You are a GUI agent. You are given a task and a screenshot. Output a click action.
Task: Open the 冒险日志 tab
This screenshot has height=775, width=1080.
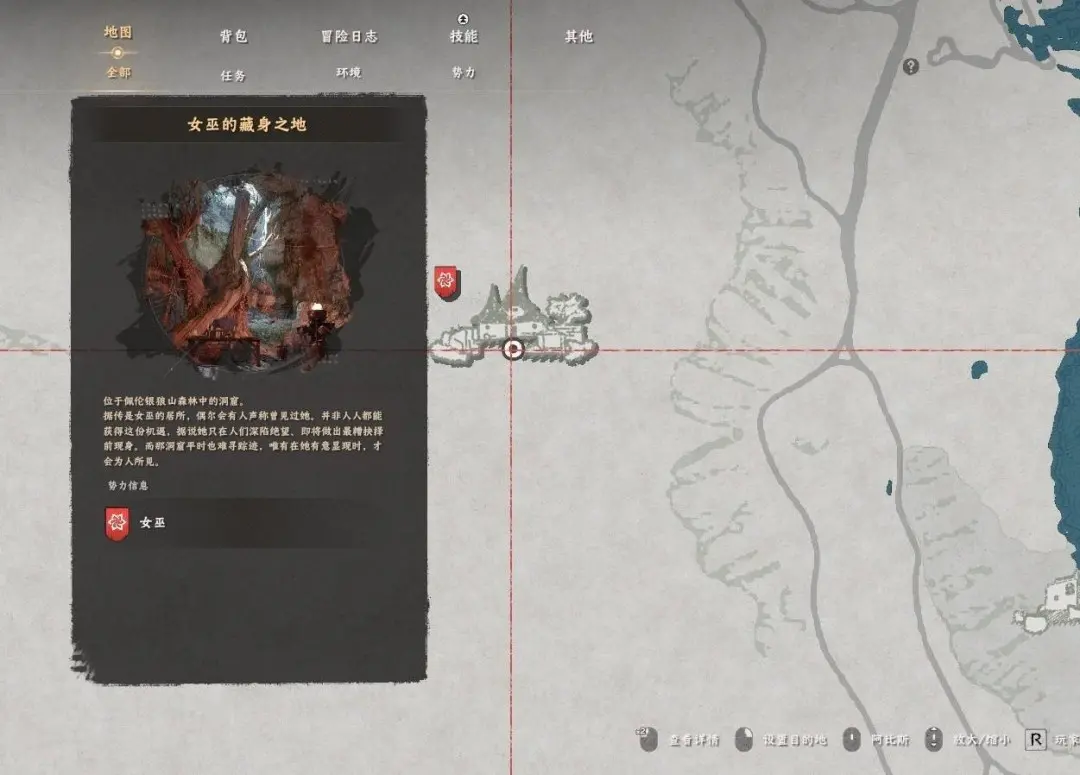point(349,36)
